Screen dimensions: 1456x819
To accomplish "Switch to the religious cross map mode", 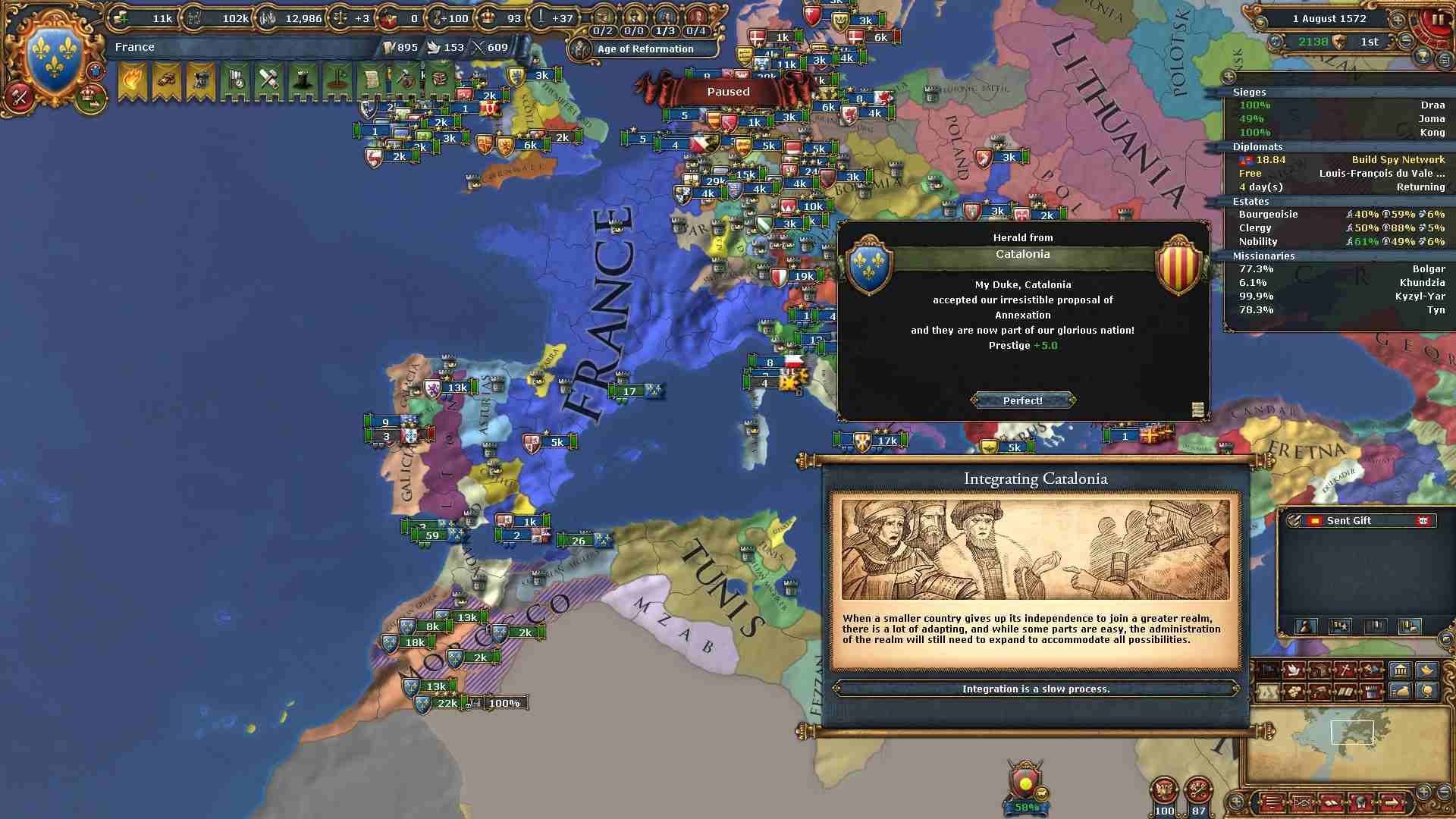I will [x=1346, y=670].
